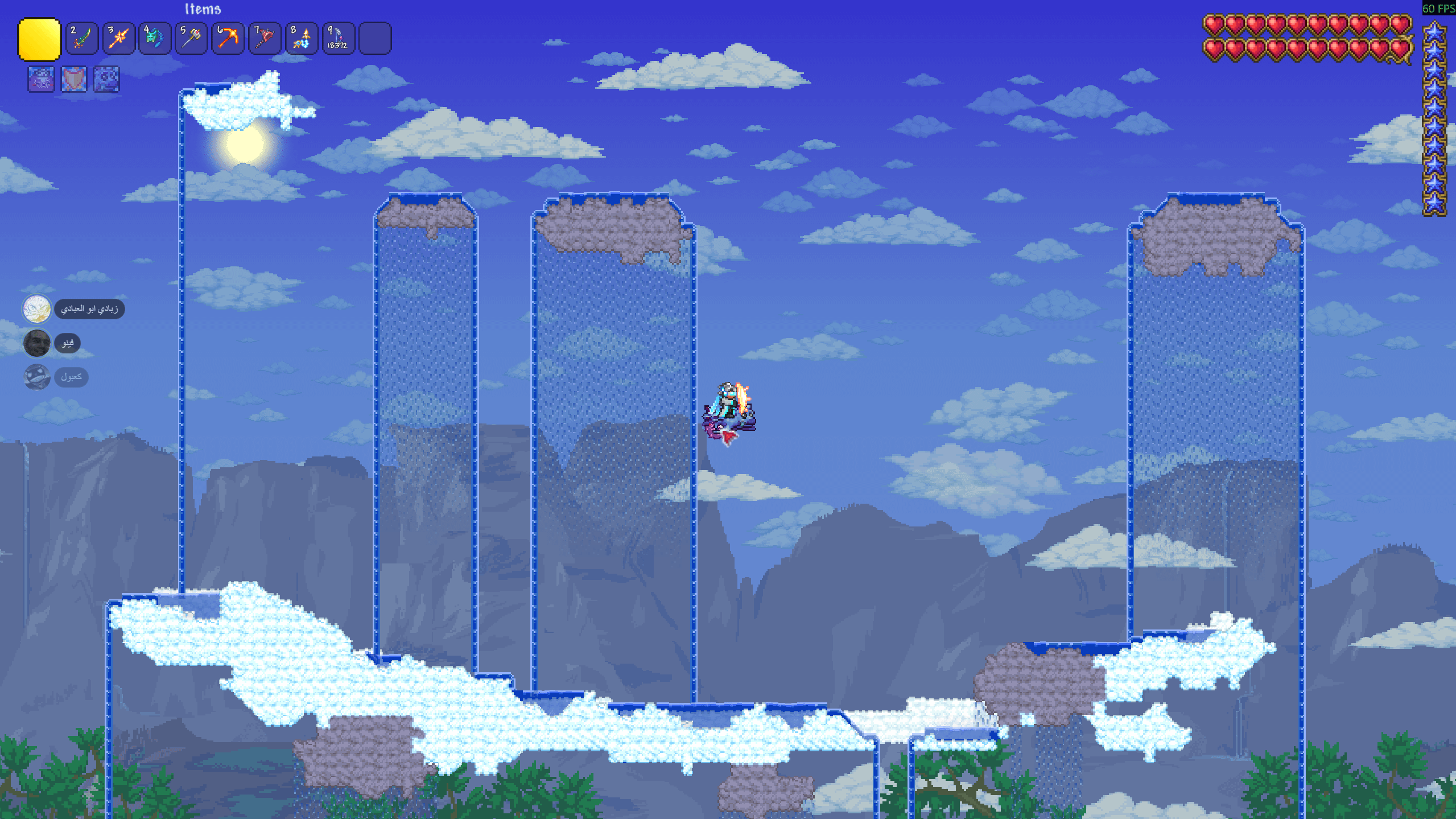The image size is (1456, 819).
Task: Choose the cyan chained item in slot 4
Action: point(155,39)
